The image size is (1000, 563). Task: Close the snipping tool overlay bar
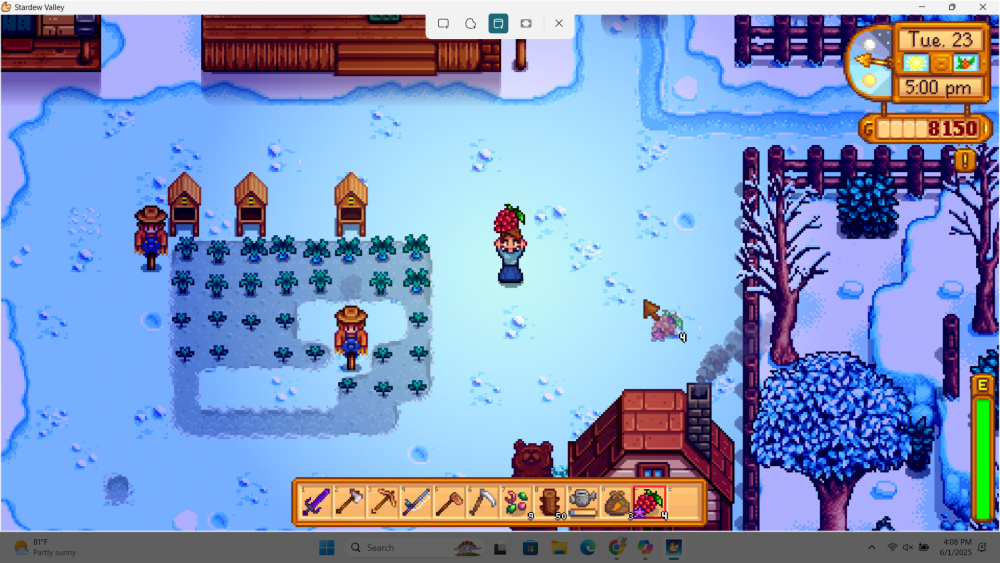tap(559, 23)
